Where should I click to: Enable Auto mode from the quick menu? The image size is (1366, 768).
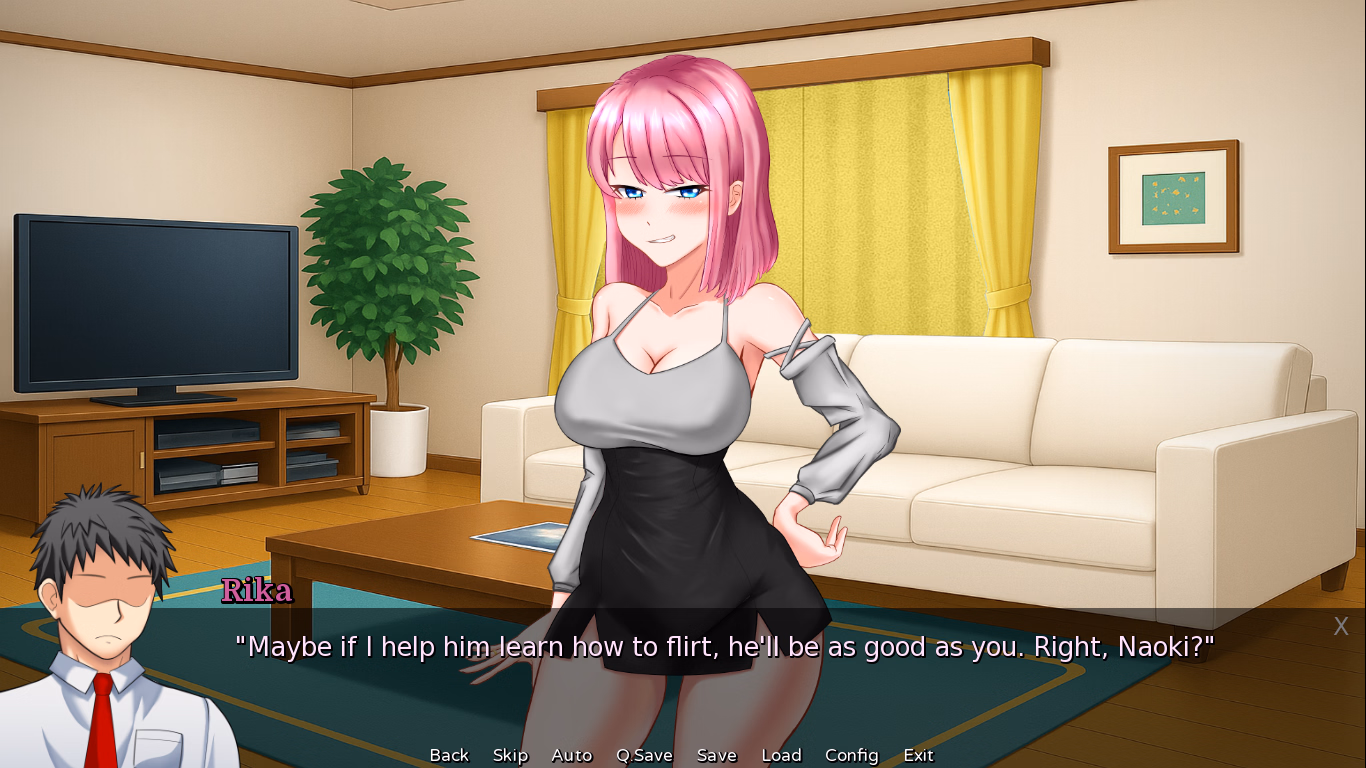click(x=571, y=755)
